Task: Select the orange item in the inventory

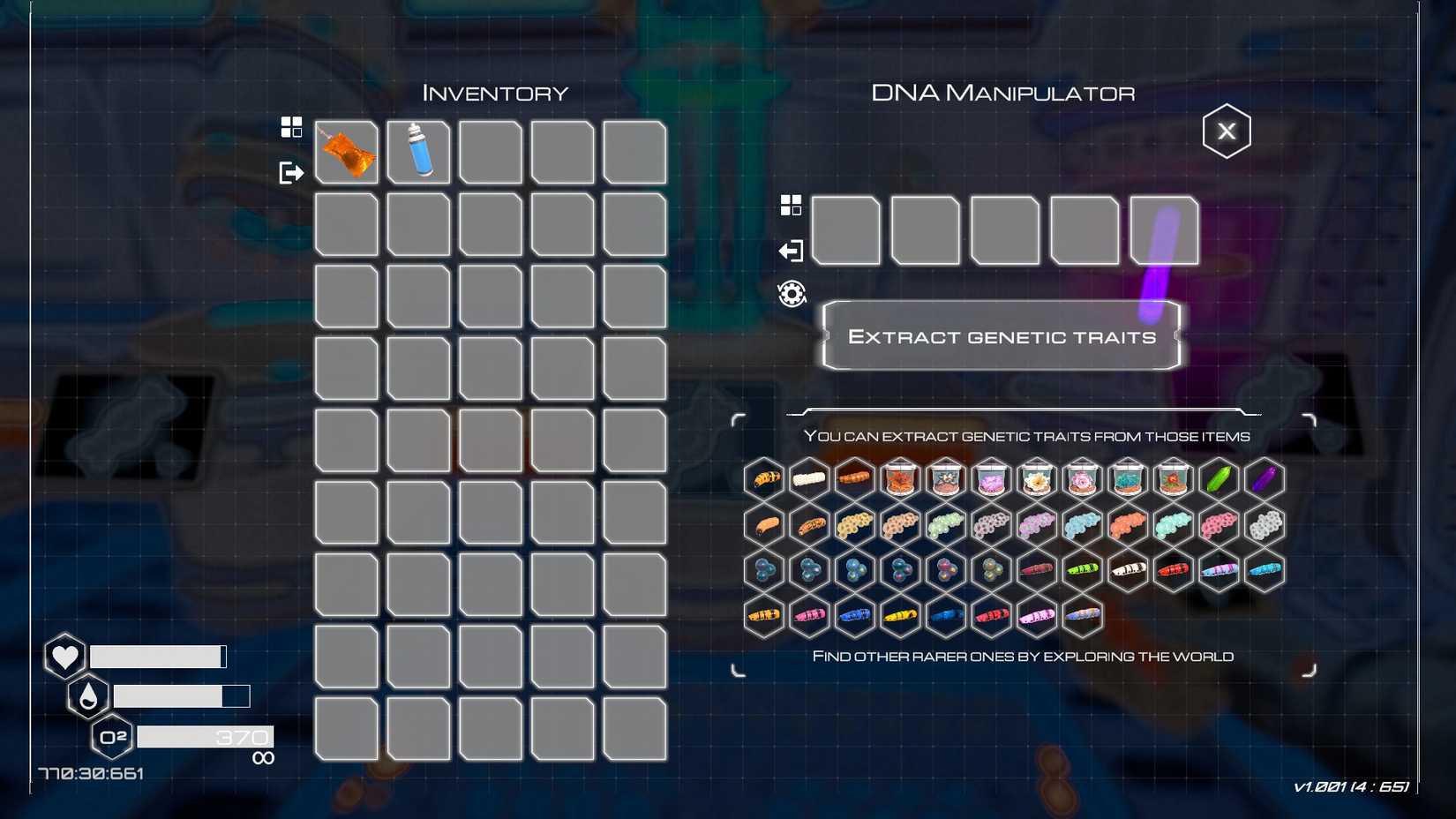Action: 346,152
